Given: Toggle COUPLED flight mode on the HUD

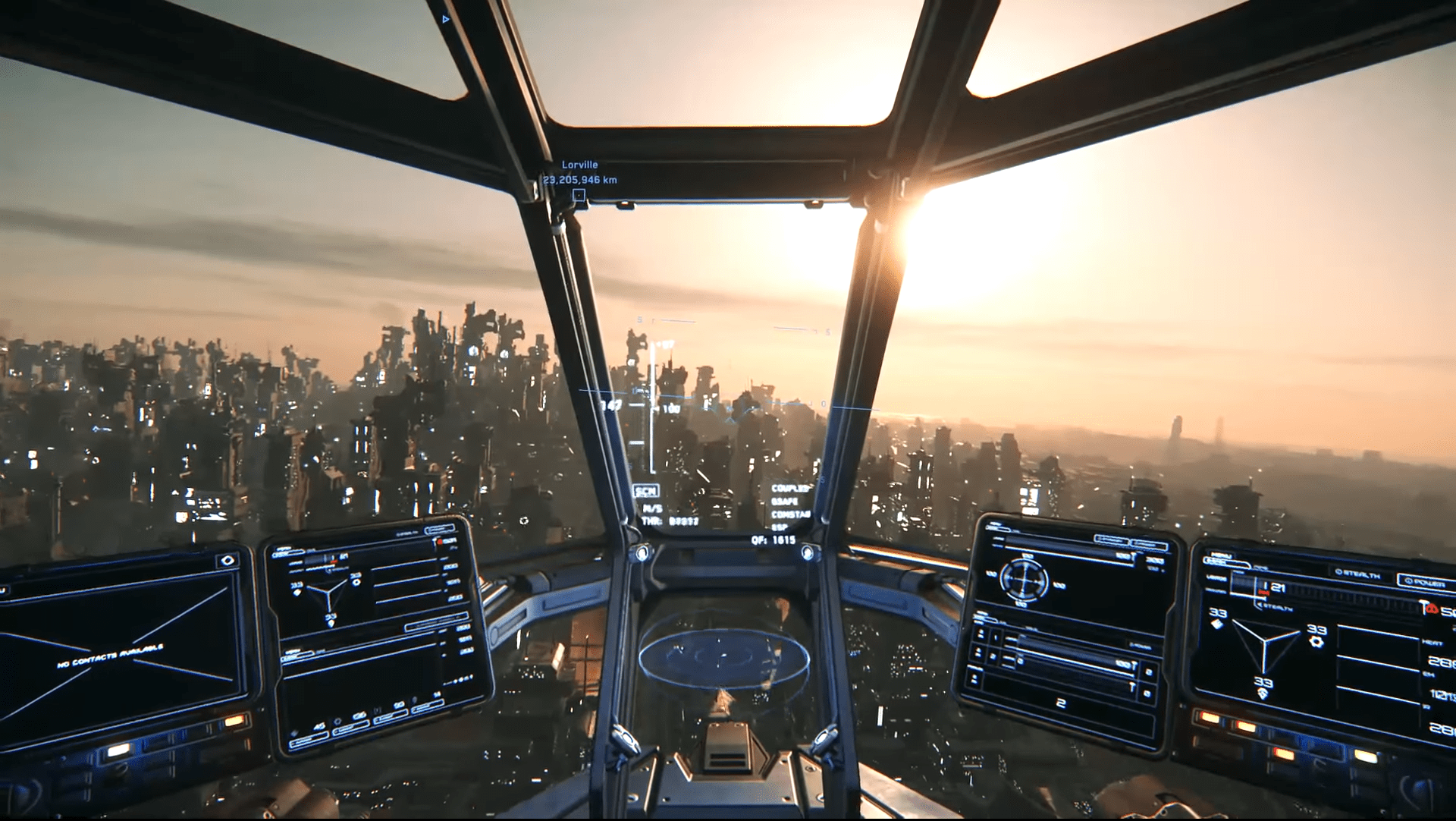Looking at the screenshot, I should point(791,489).
